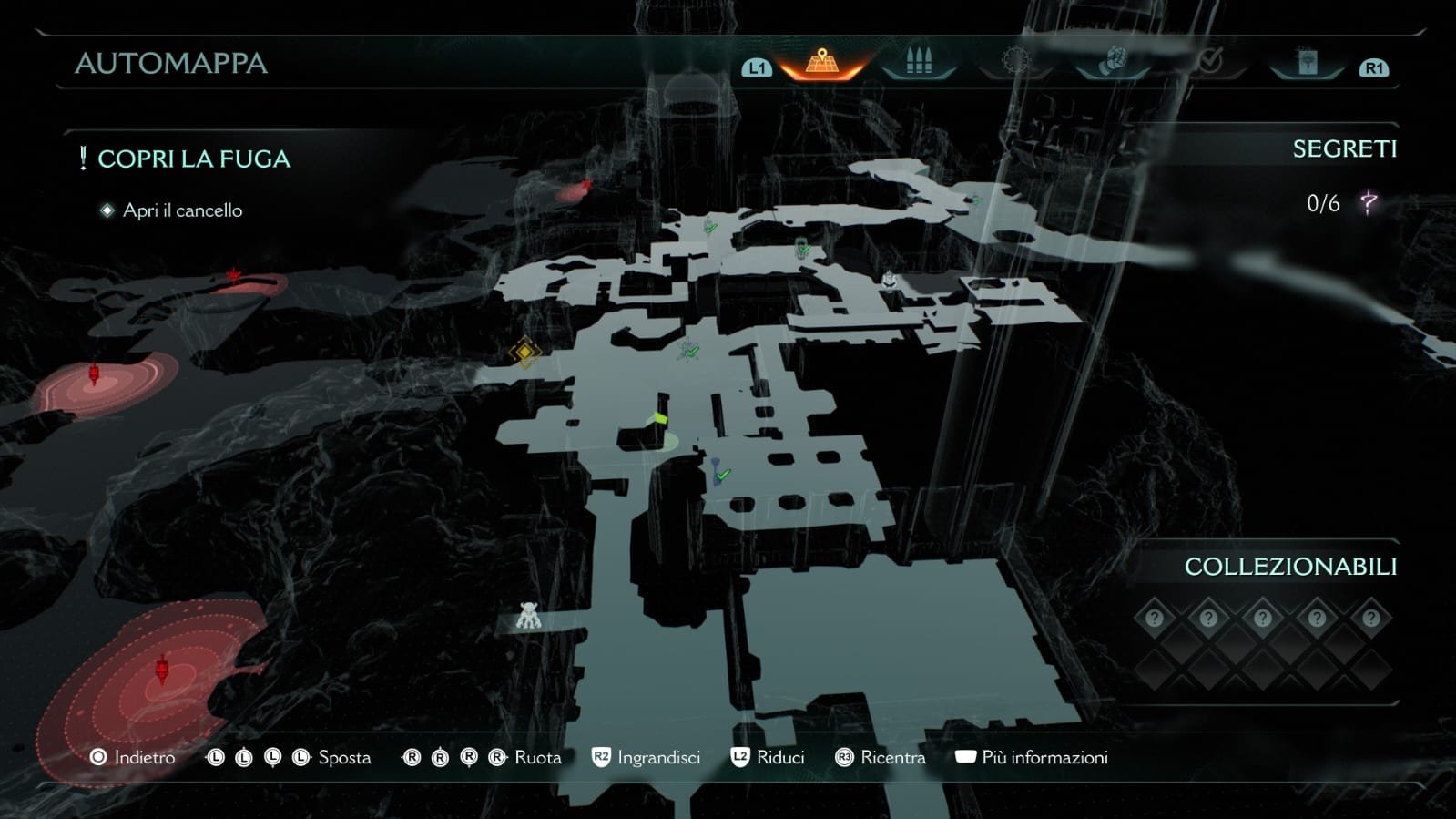Image resolution: width=1456 pixels, height=819 pixels.
Task: Switch to the bullets arsenal tab
Action: click(919, 62)
